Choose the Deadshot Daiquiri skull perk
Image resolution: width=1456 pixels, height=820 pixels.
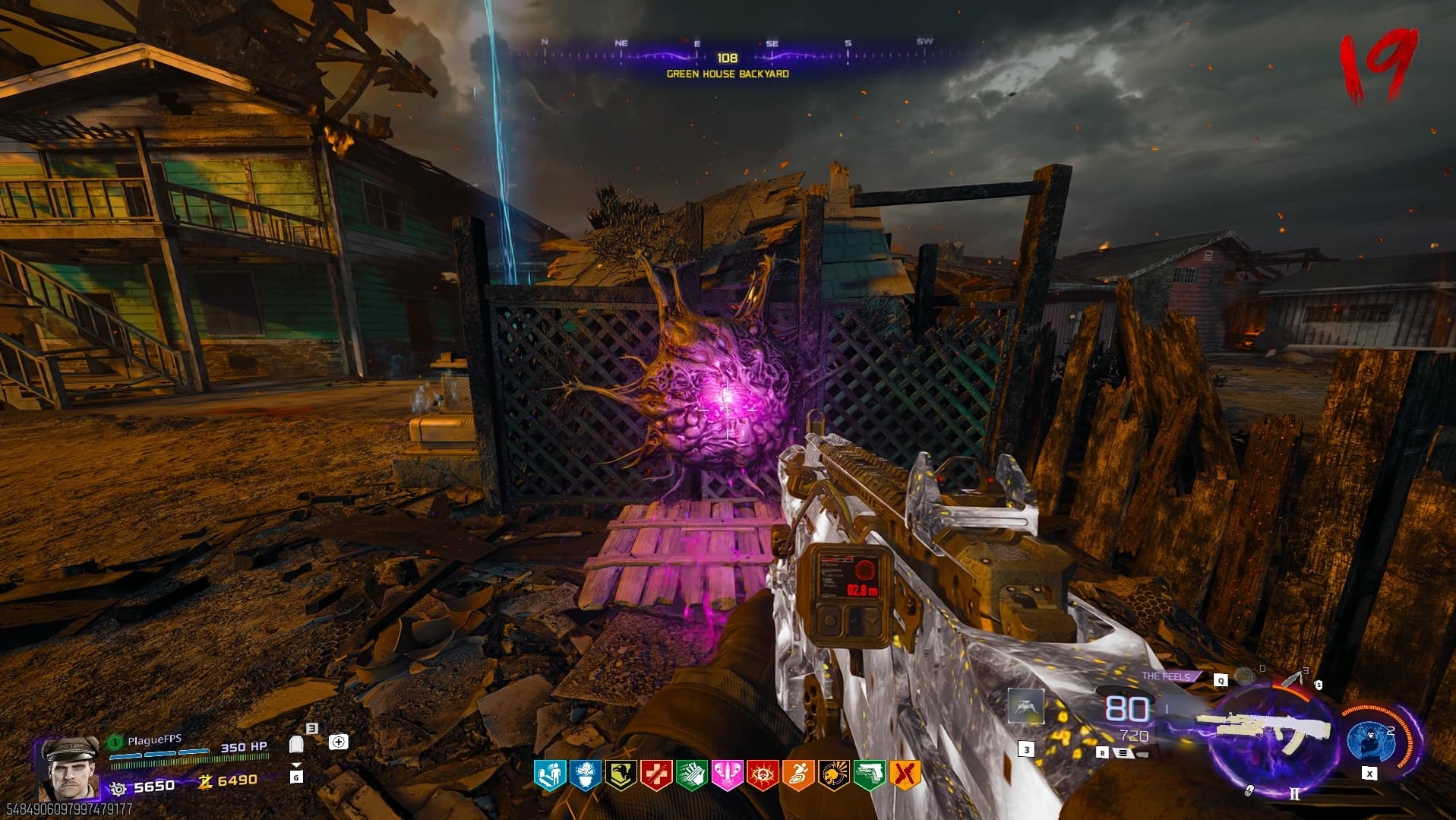pyautogui.click(x=833, y=775)
